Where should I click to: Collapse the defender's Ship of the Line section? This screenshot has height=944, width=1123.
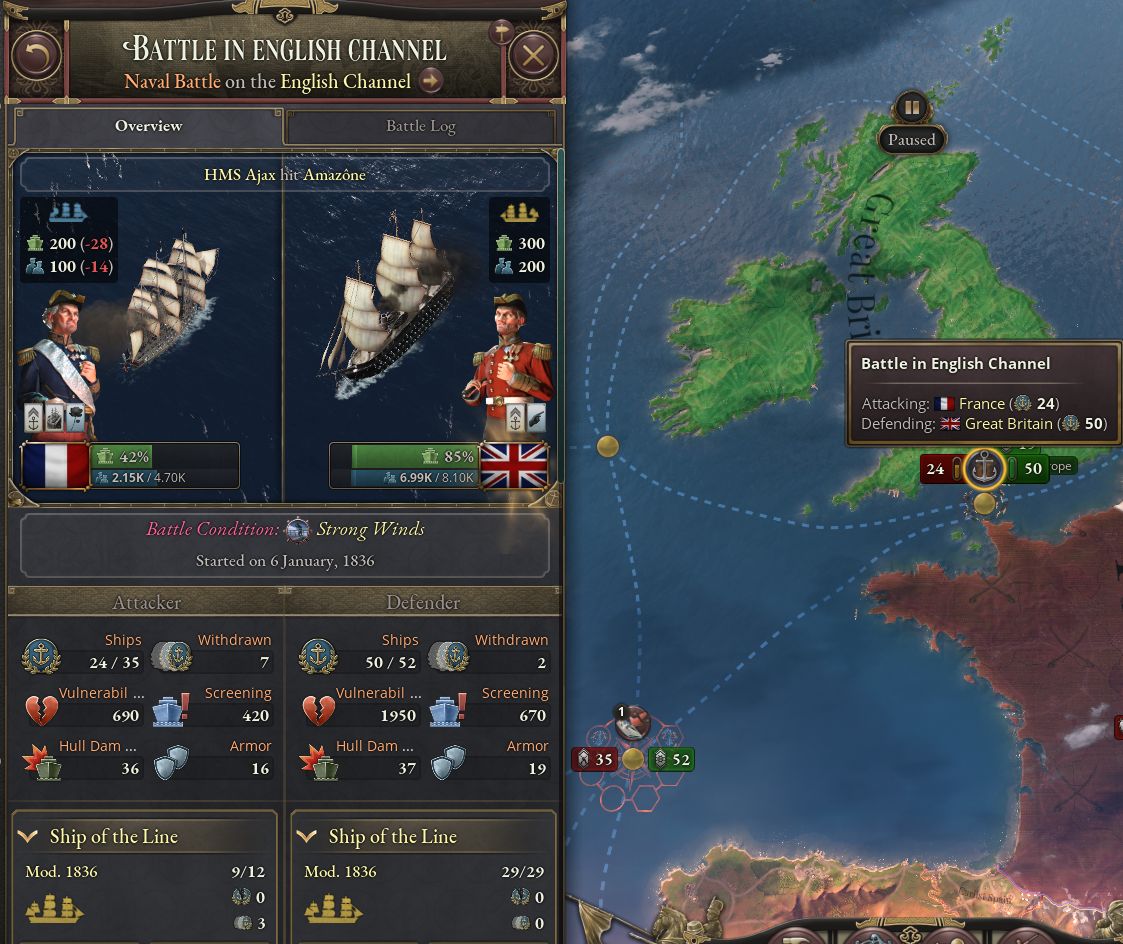tap(309, 837)
